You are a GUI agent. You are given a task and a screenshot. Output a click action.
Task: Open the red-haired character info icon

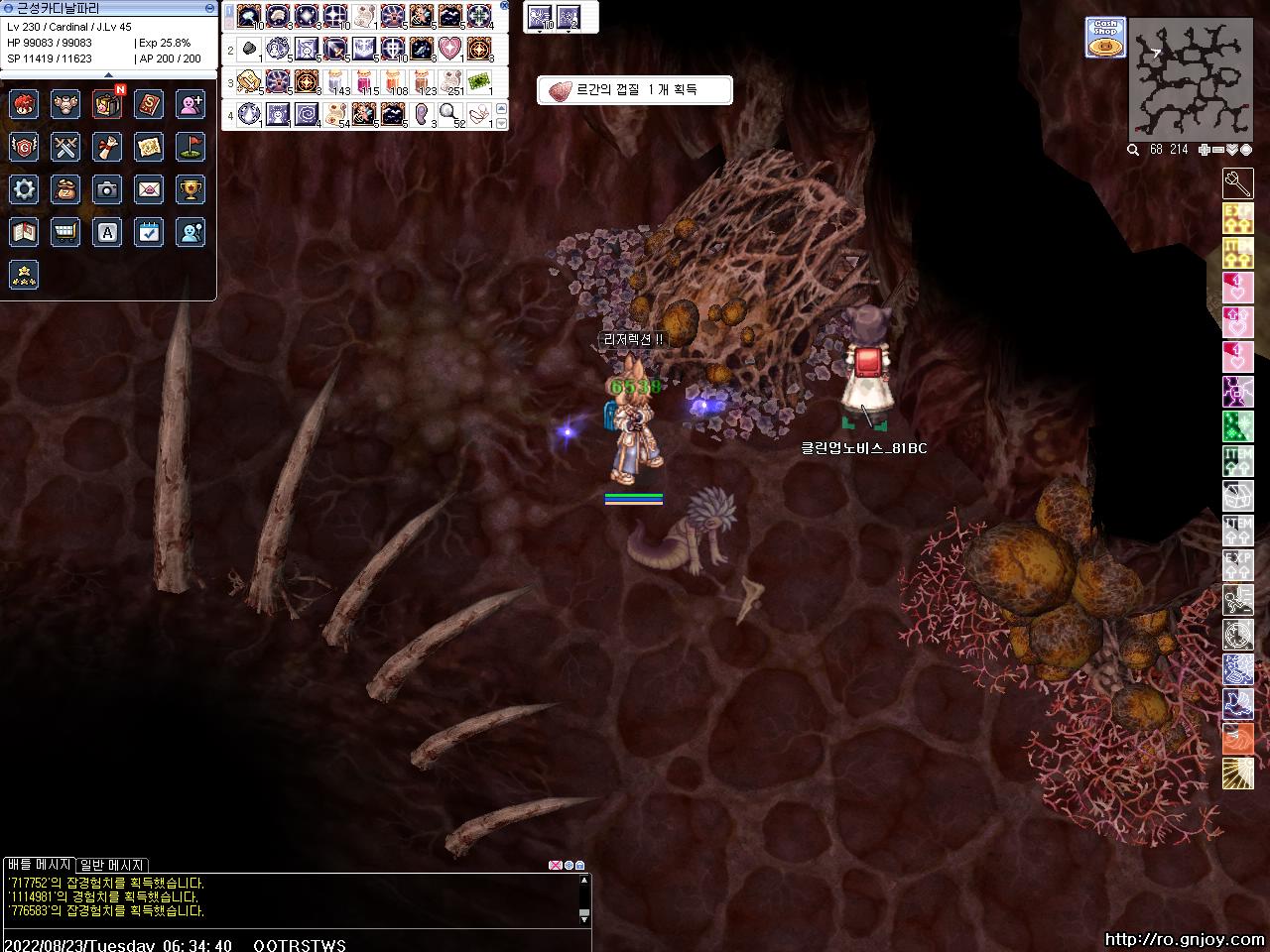click(24, 104)
